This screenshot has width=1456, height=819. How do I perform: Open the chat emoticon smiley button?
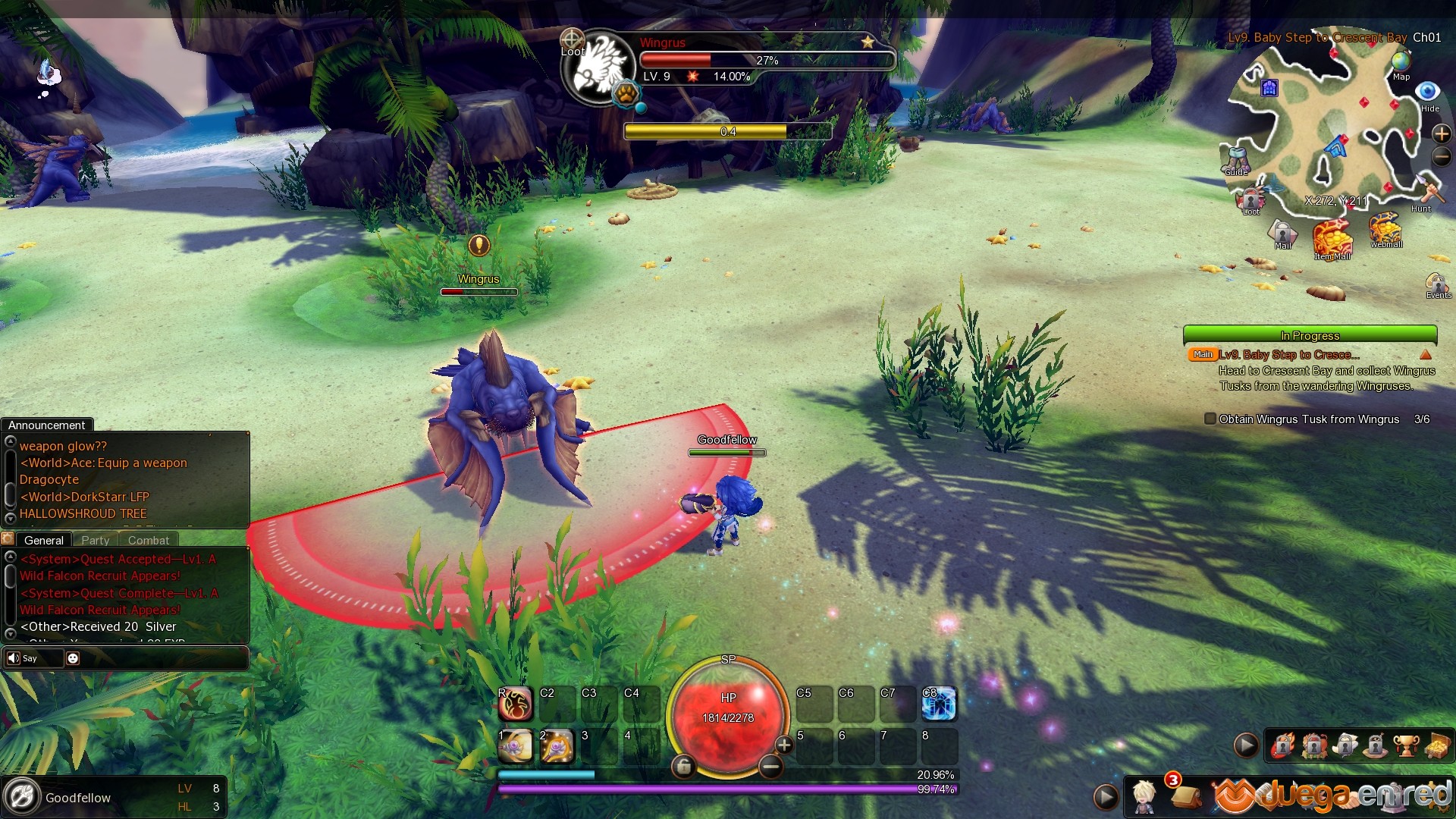[73, 658]
